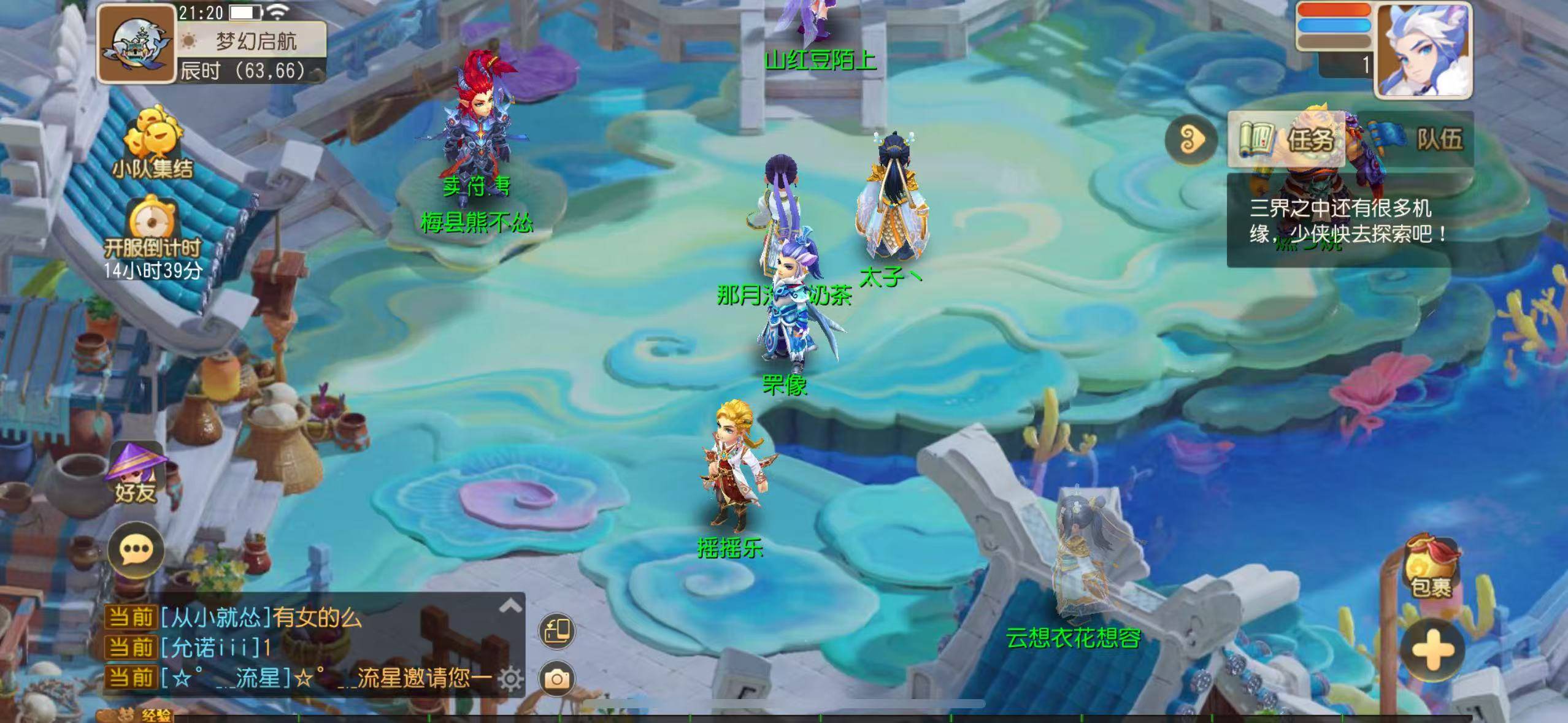Open chat settings gear
Image resolution: width=1568 pixels, height=723 pixels.
coord(510,679)
